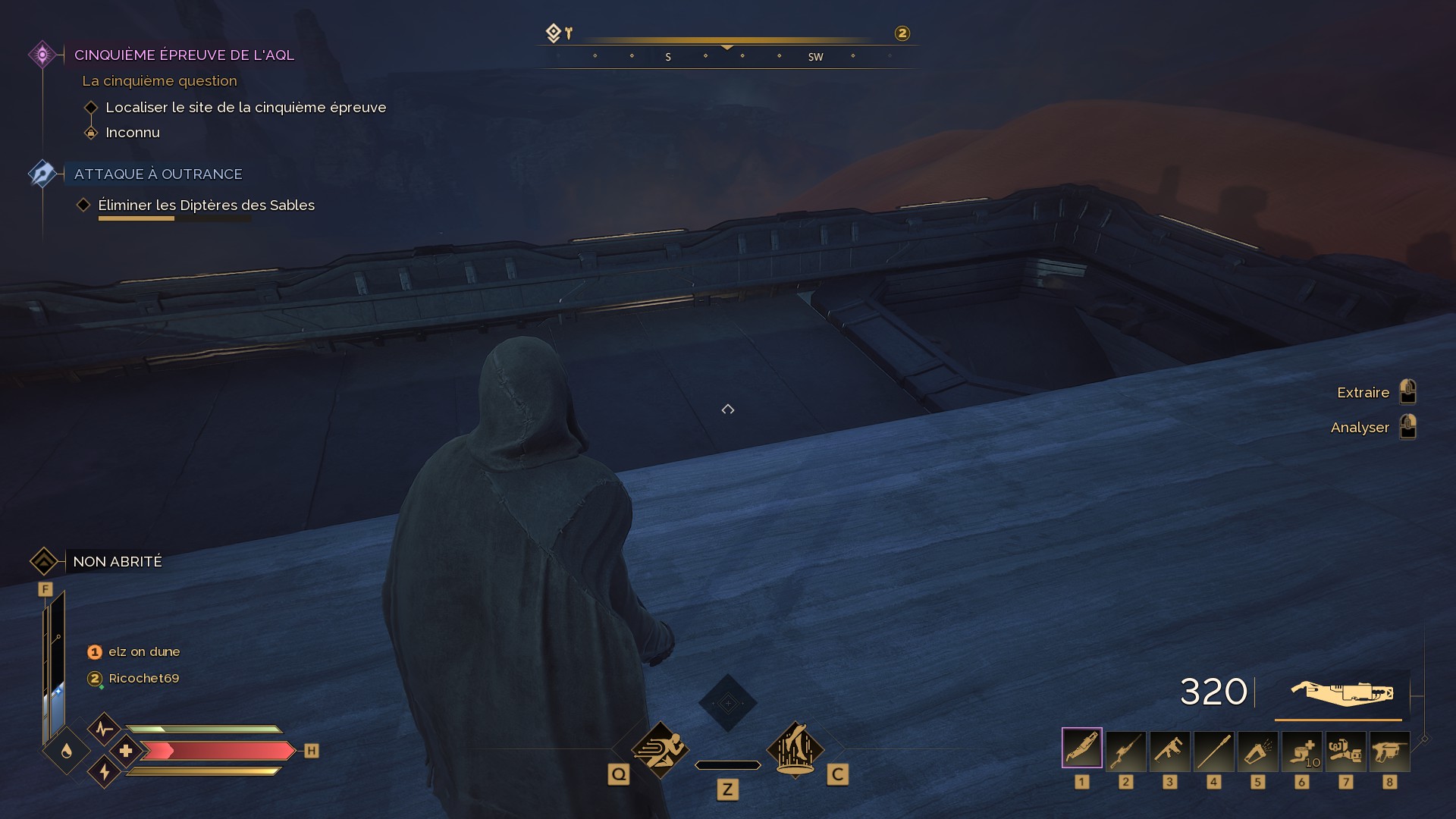This screenshot has height=819, width=1456.
Task: Select the blood extractor in hotbar slot 1
Action: point(1081,748)
